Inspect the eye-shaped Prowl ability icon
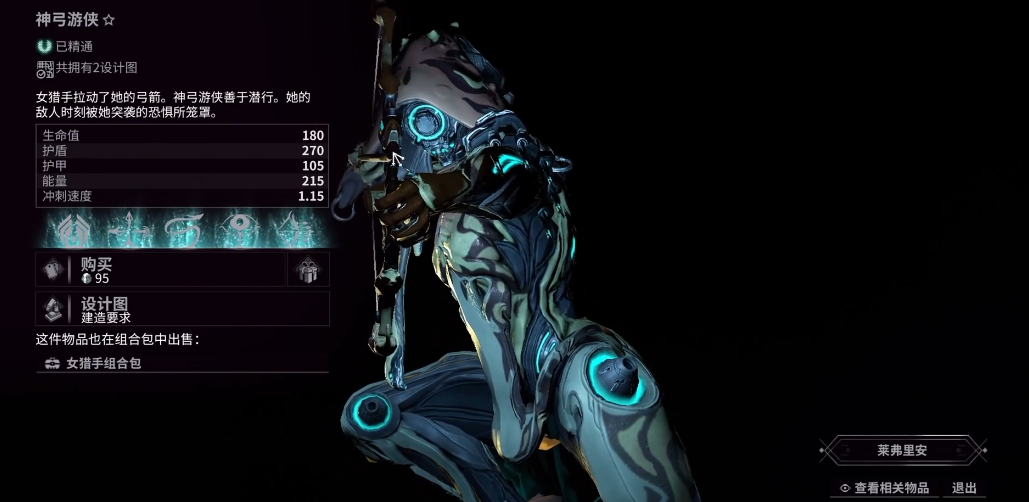The width and height of the screenshot is (1029, 502). (x=236, y=232)
